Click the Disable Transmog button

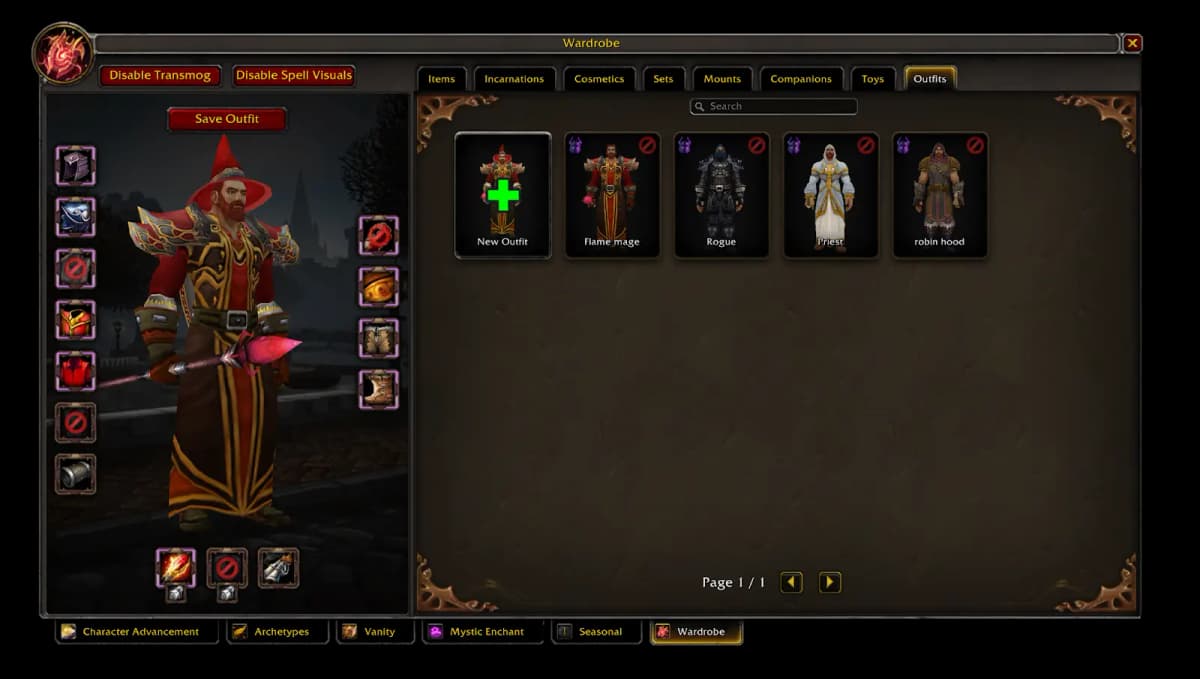[x=159, y=75]
